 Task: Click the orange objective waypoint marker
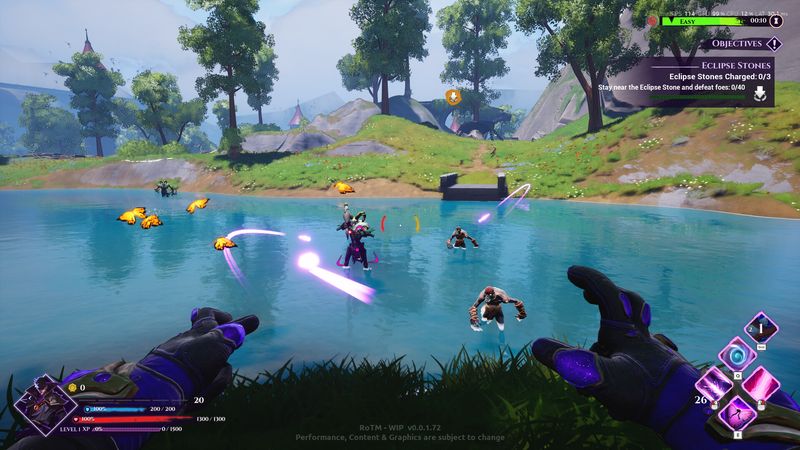pos(453,97)
